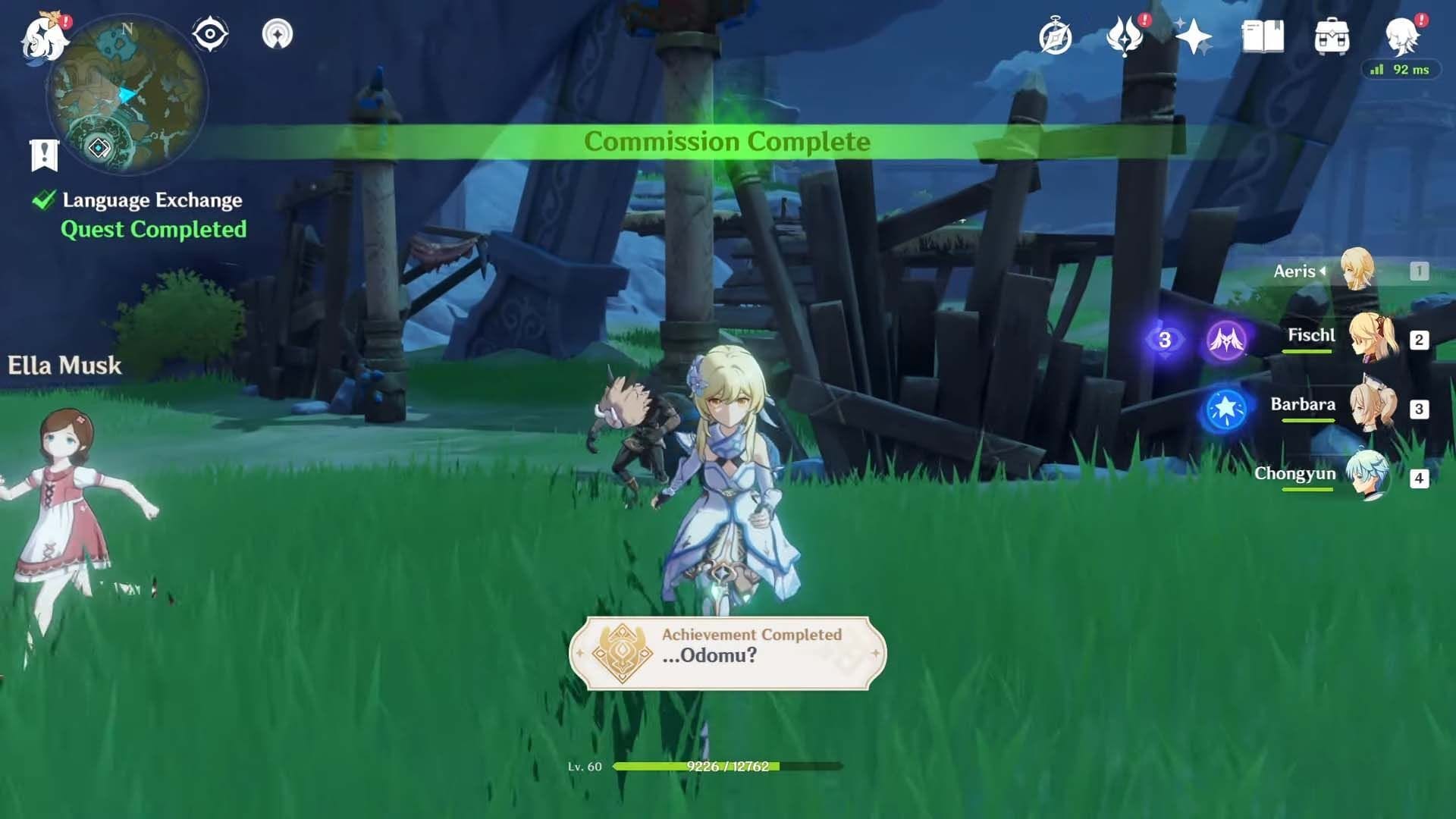Switch to party member Barbara
The image size is (1456, 819).
[x=1371, y=407]
